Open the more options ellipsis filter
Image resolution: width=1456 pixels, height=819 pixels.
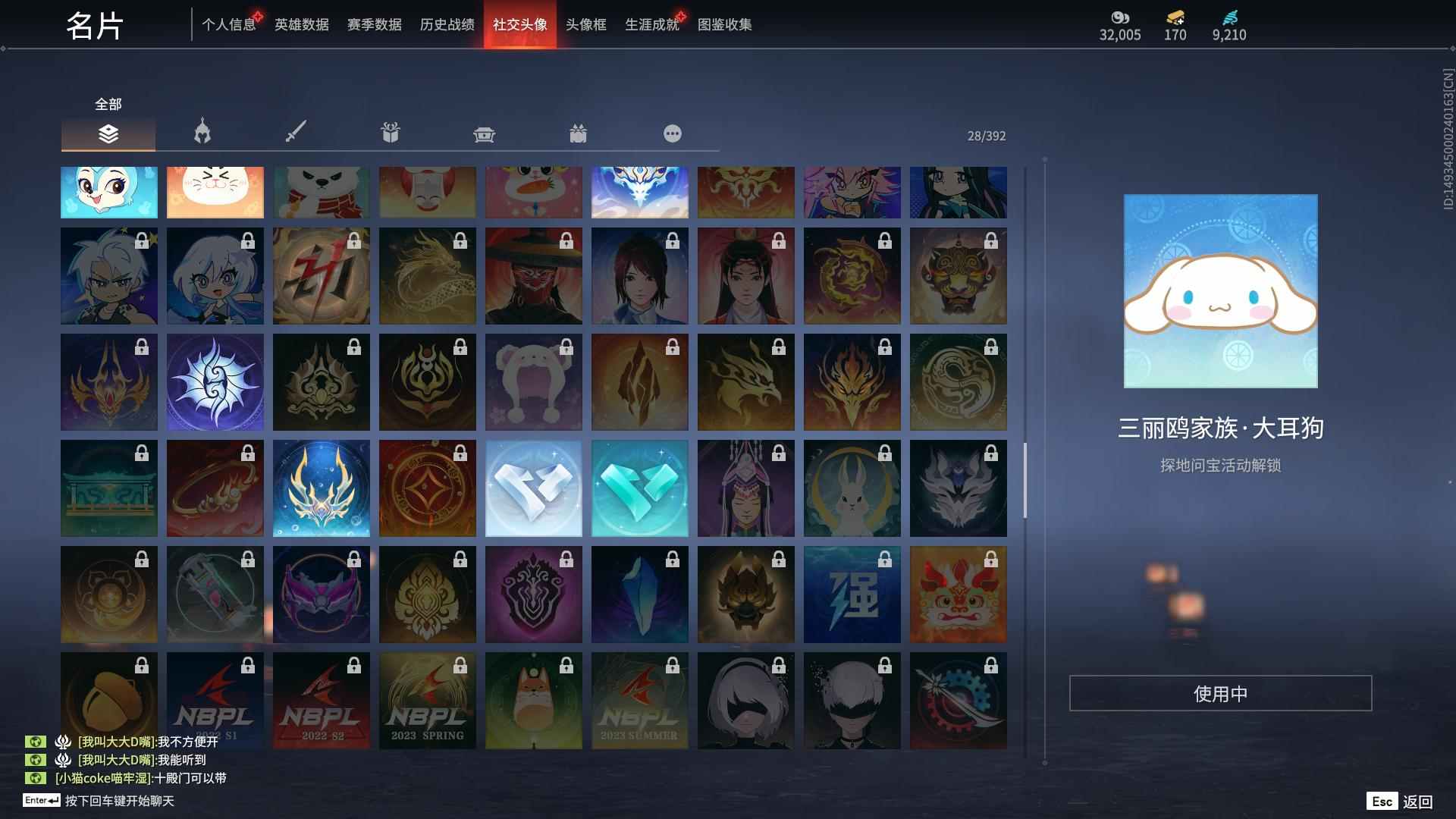[673, 133]
